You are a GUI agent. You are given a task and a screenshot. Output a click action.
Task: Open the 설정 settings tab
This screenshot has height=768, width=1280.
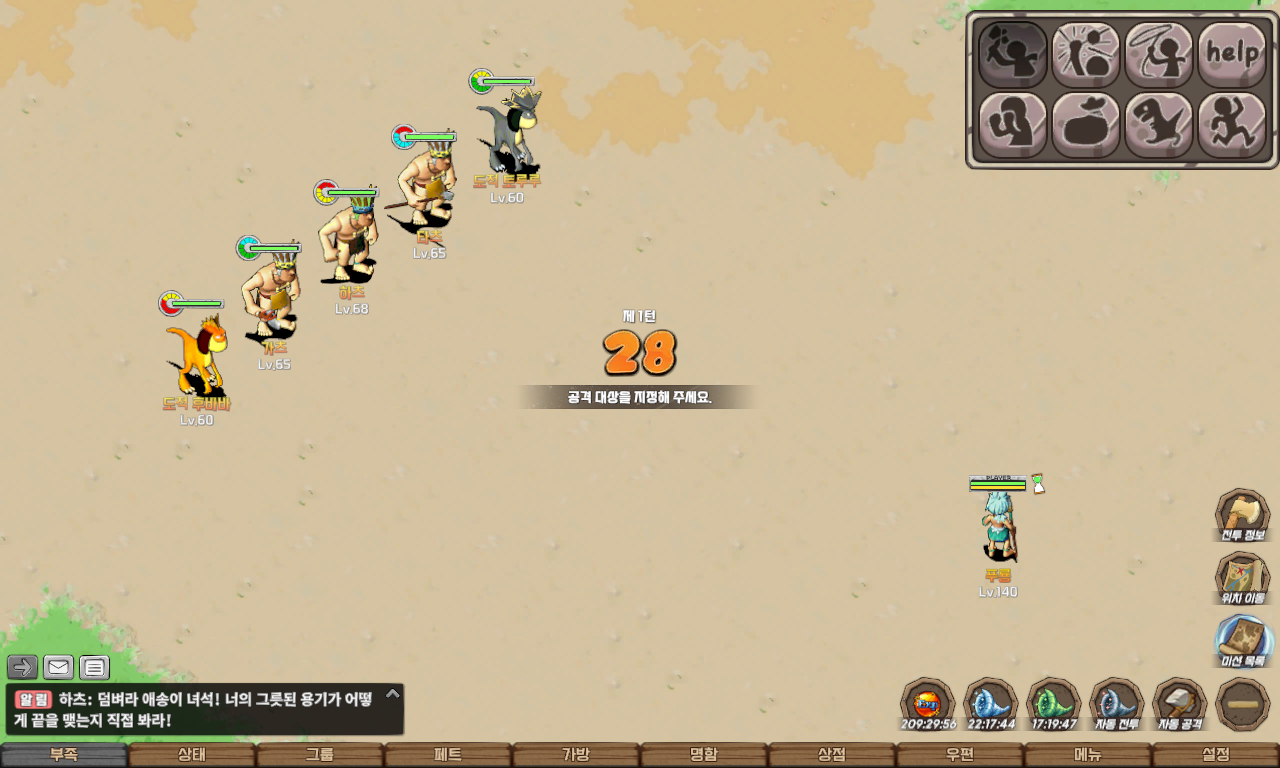tap(1216, 755)
